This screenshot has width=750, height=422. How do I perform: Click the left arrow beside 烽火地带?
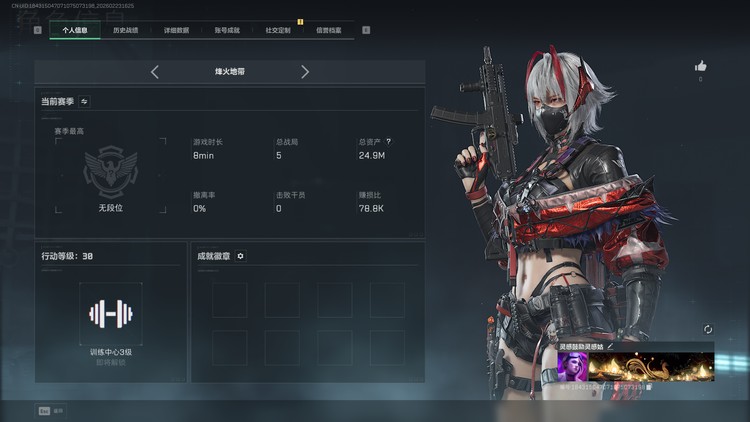(x=155, y=72)
